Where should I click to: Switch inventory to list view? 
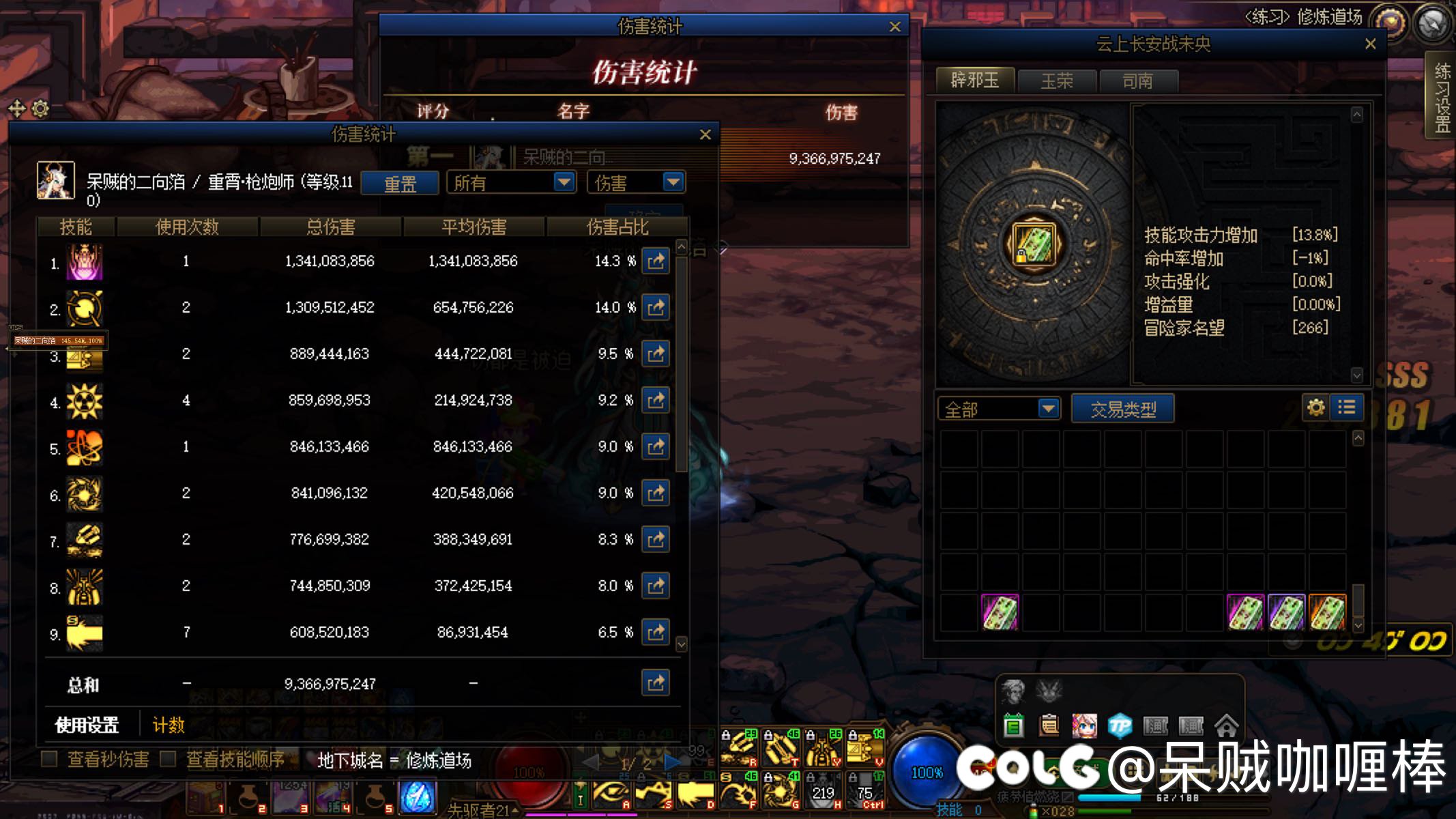pyautogui.click(x=1347, y=408)
